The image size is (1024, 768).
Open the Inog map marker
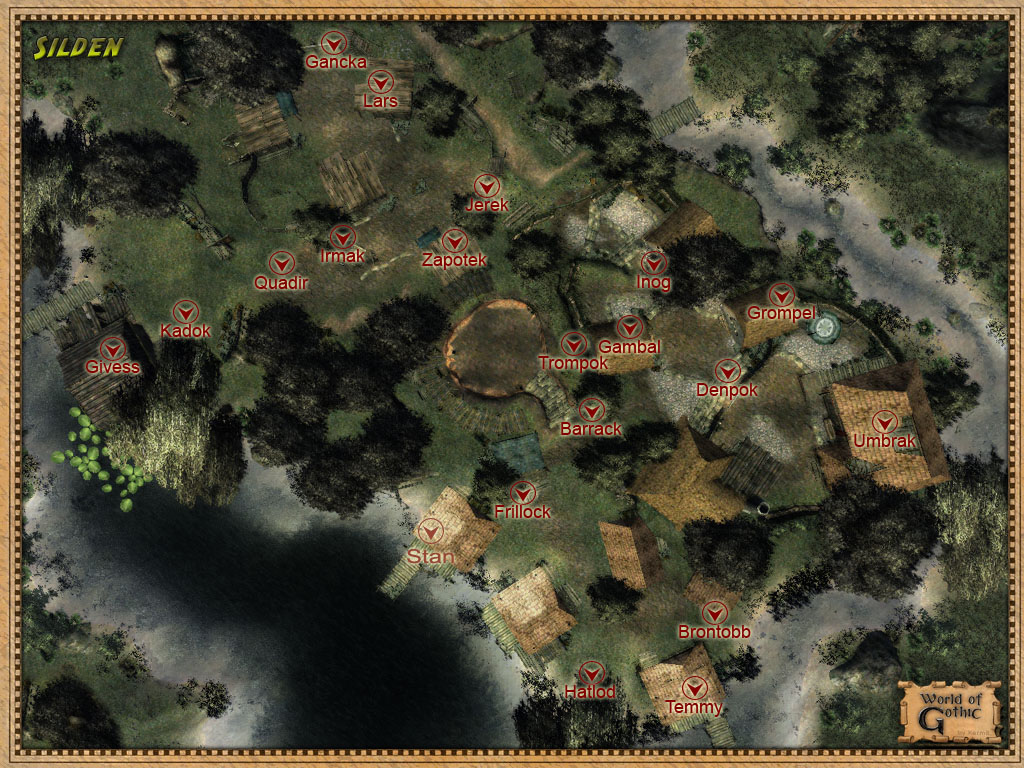pos(653,263)
